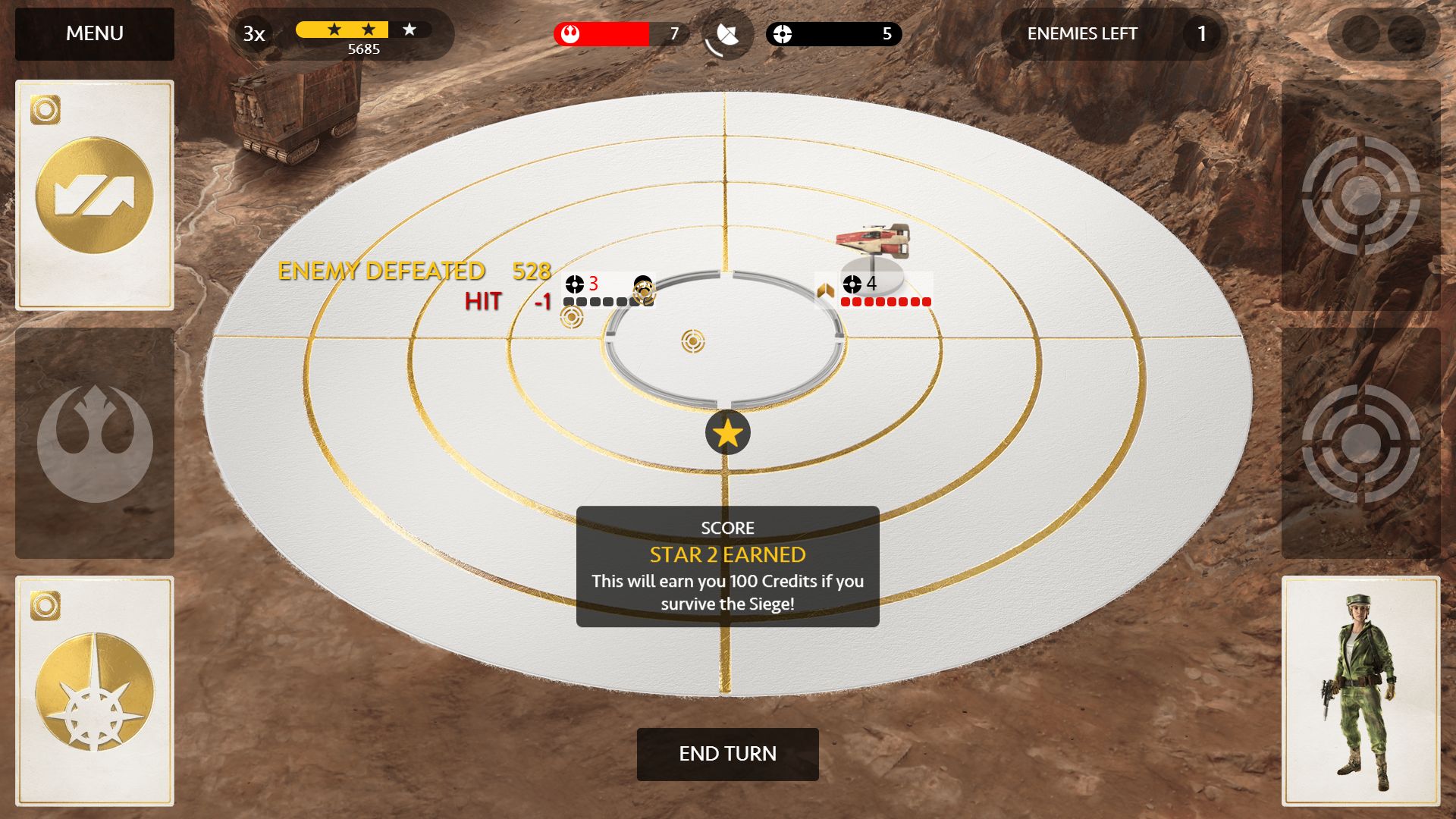Screen dimensions: 1456x819
Task: Click the gold star marker on board
Action: point(727,433)
